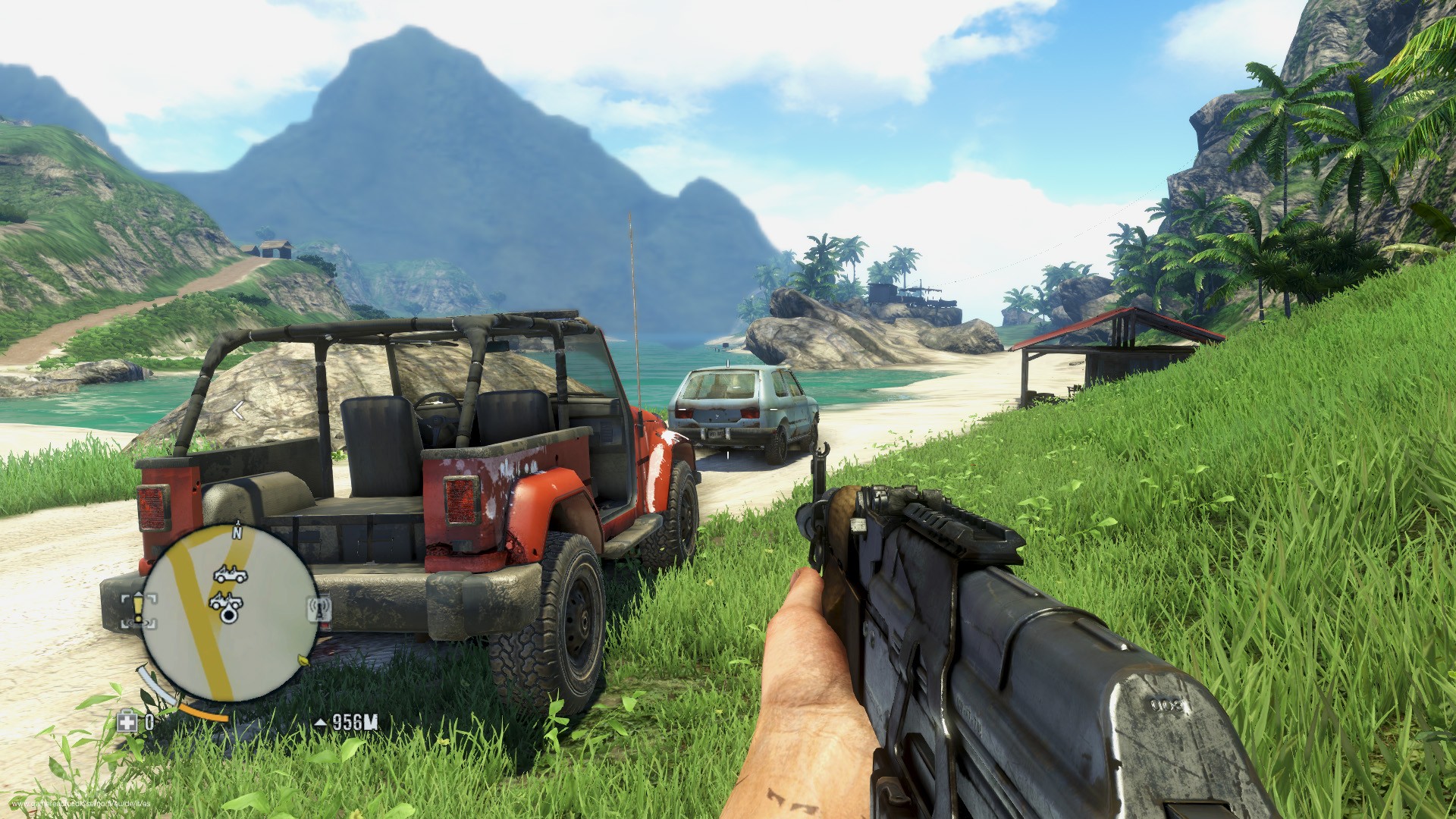Click the minimap's N compass indicator
Viewport: 1456px width, 819px height.
(x=237, y=532)
